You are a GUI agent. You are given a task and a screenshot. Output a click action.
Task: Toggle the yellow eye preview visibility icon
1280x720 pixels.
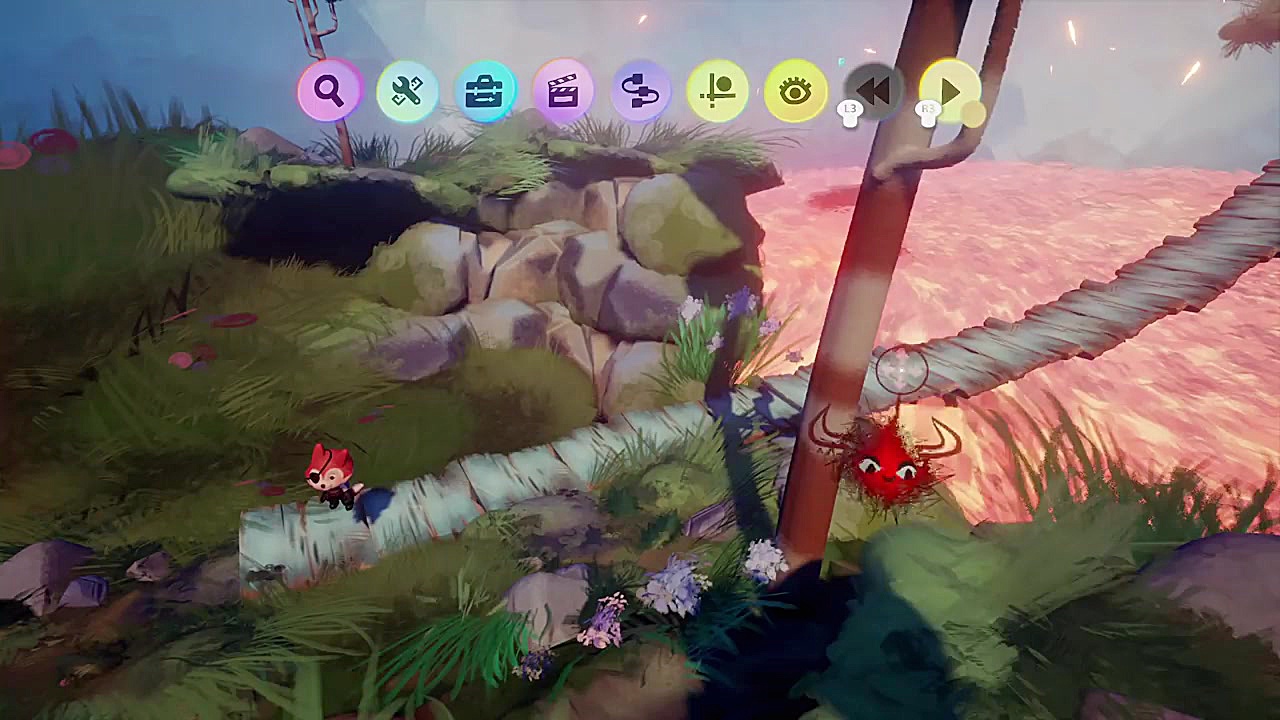pyautogui.click(x=793, y=90)
